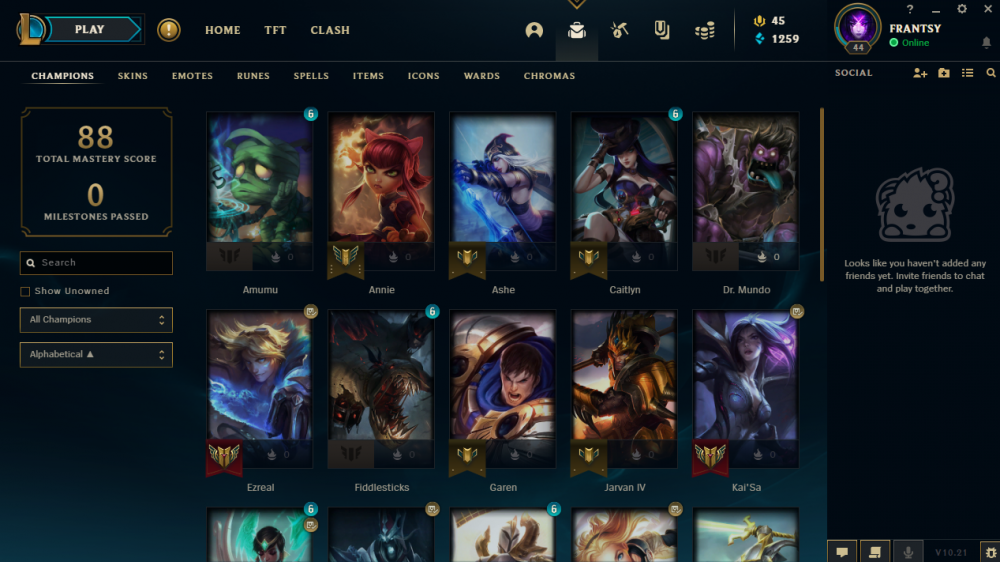This screenshot has width=1000, height=562.
Task: Choose the Garen champion card
Action: click(x=503, y=390)
